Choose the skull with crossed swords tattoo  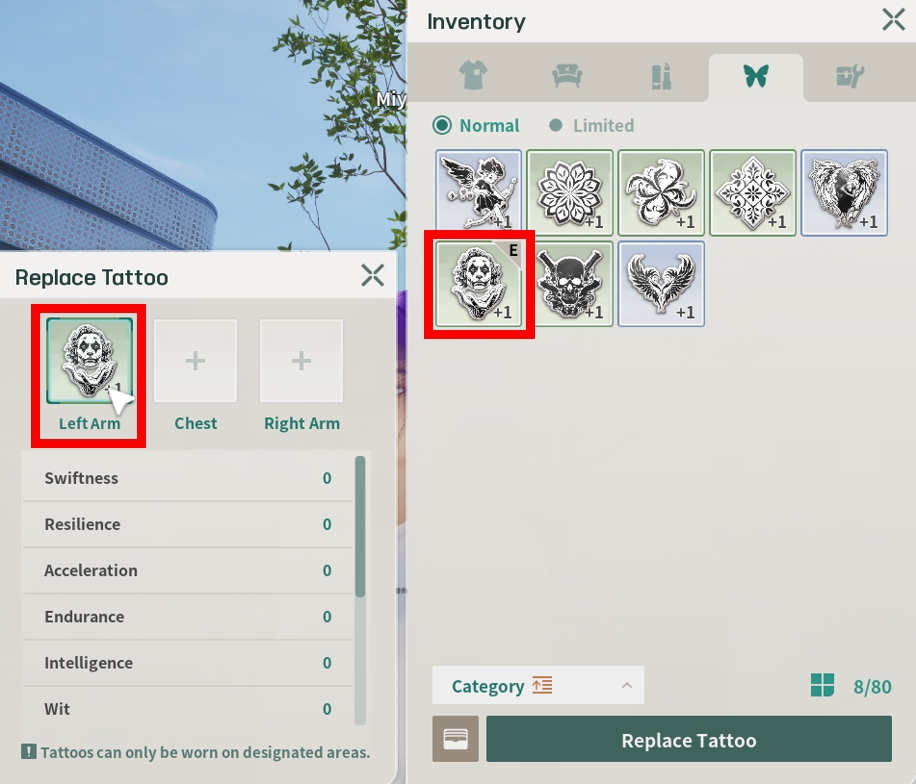(570, 284)
